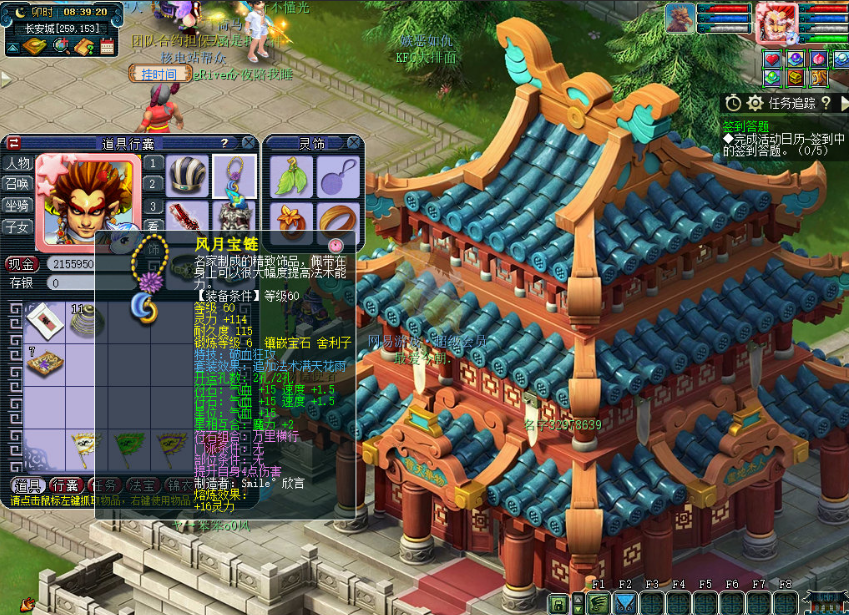Switch to the 行囊 bag tab

point(65,485)
